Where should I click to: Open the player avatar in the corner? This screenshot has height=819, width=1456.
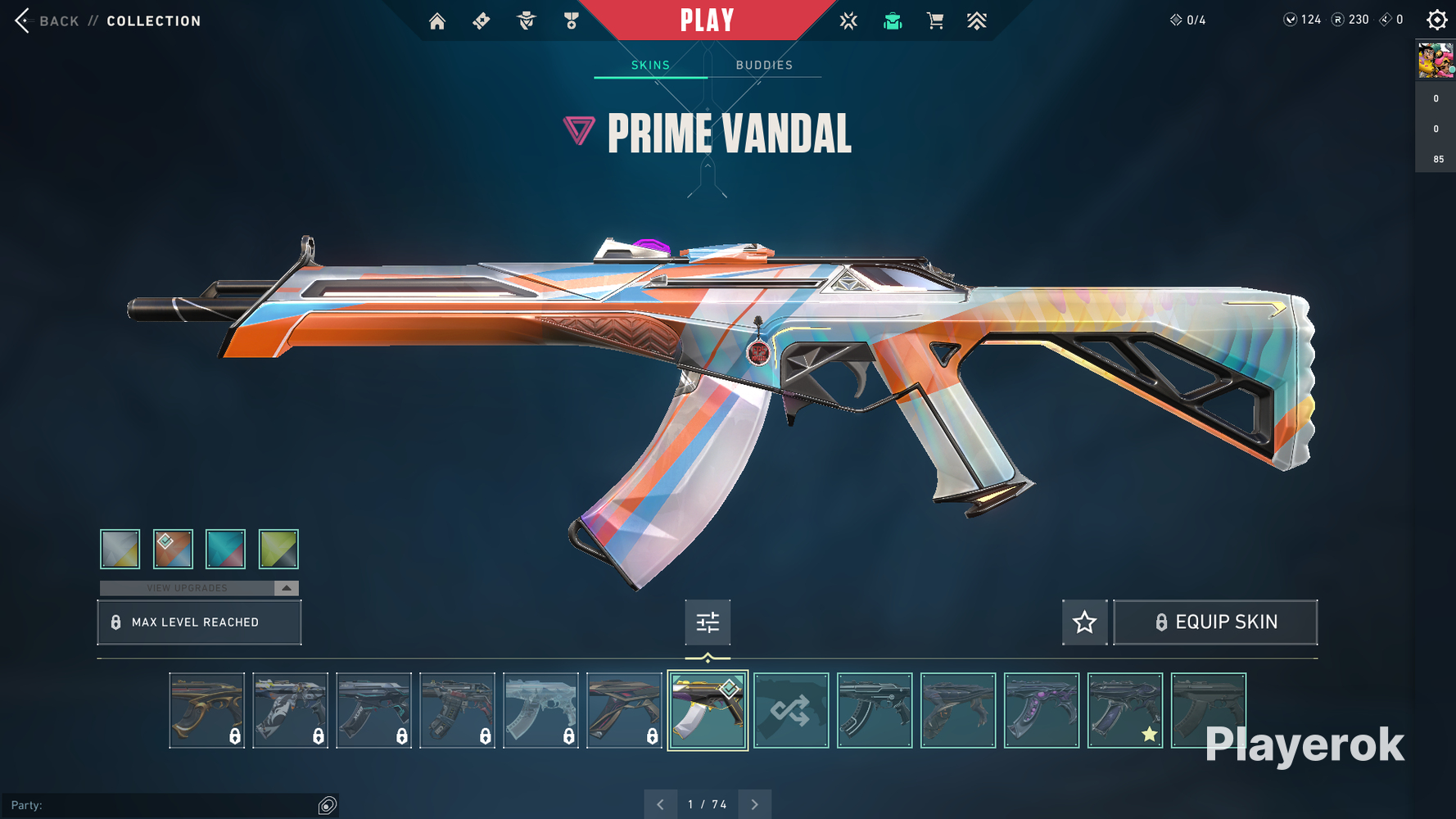1436,61
